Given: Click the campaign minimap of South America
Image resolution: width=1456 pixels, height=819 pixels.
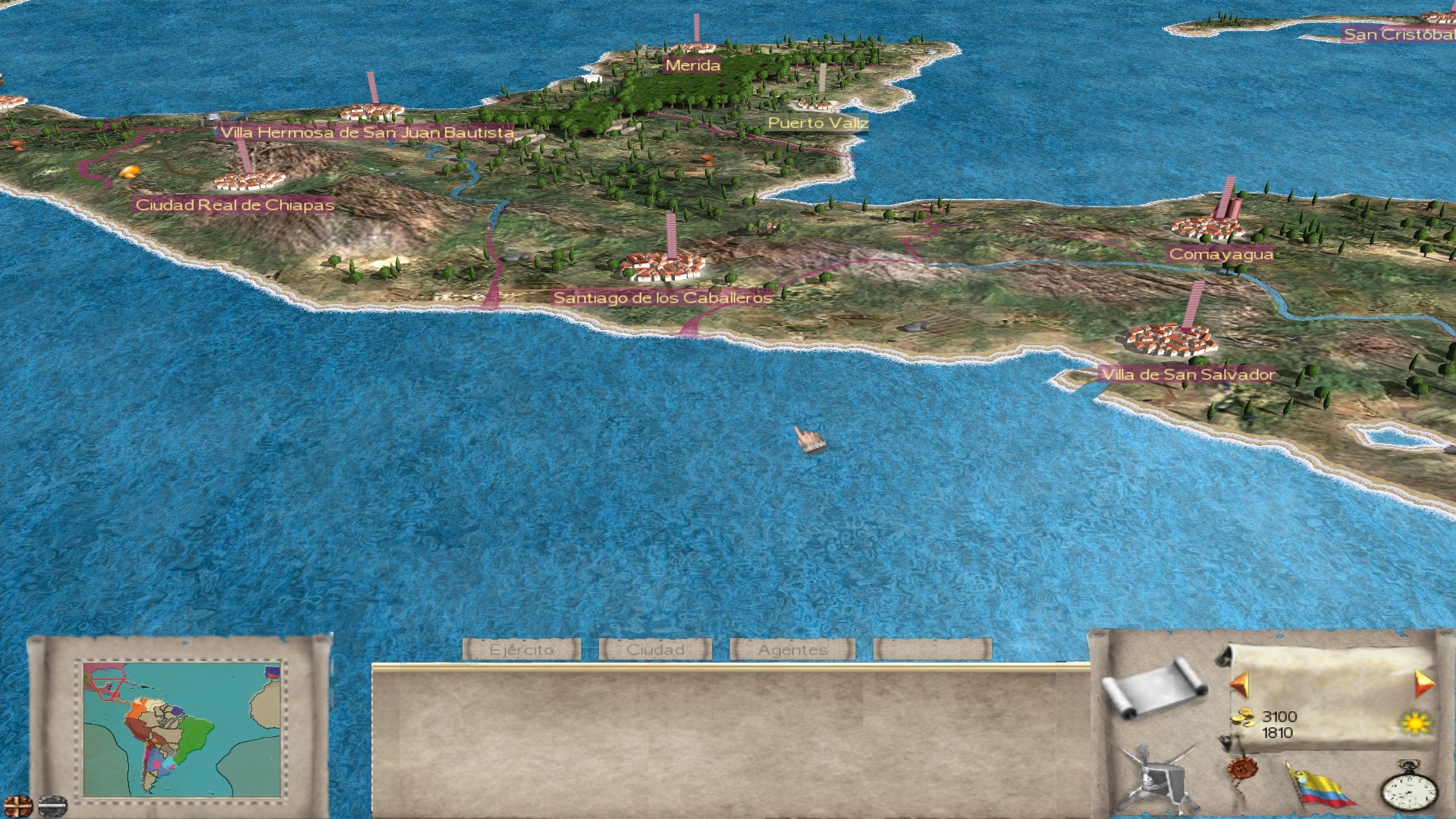Looking at the screenshot, I should click(x=182, y=730).
